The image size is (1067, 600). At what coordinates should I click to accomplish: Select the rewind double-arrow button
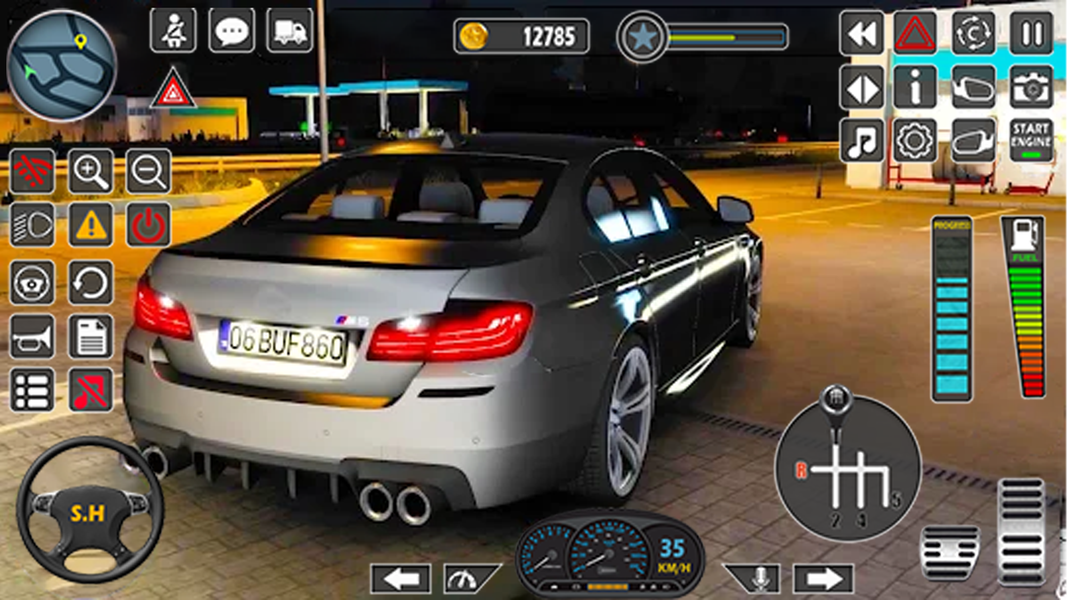pos(860,33)
